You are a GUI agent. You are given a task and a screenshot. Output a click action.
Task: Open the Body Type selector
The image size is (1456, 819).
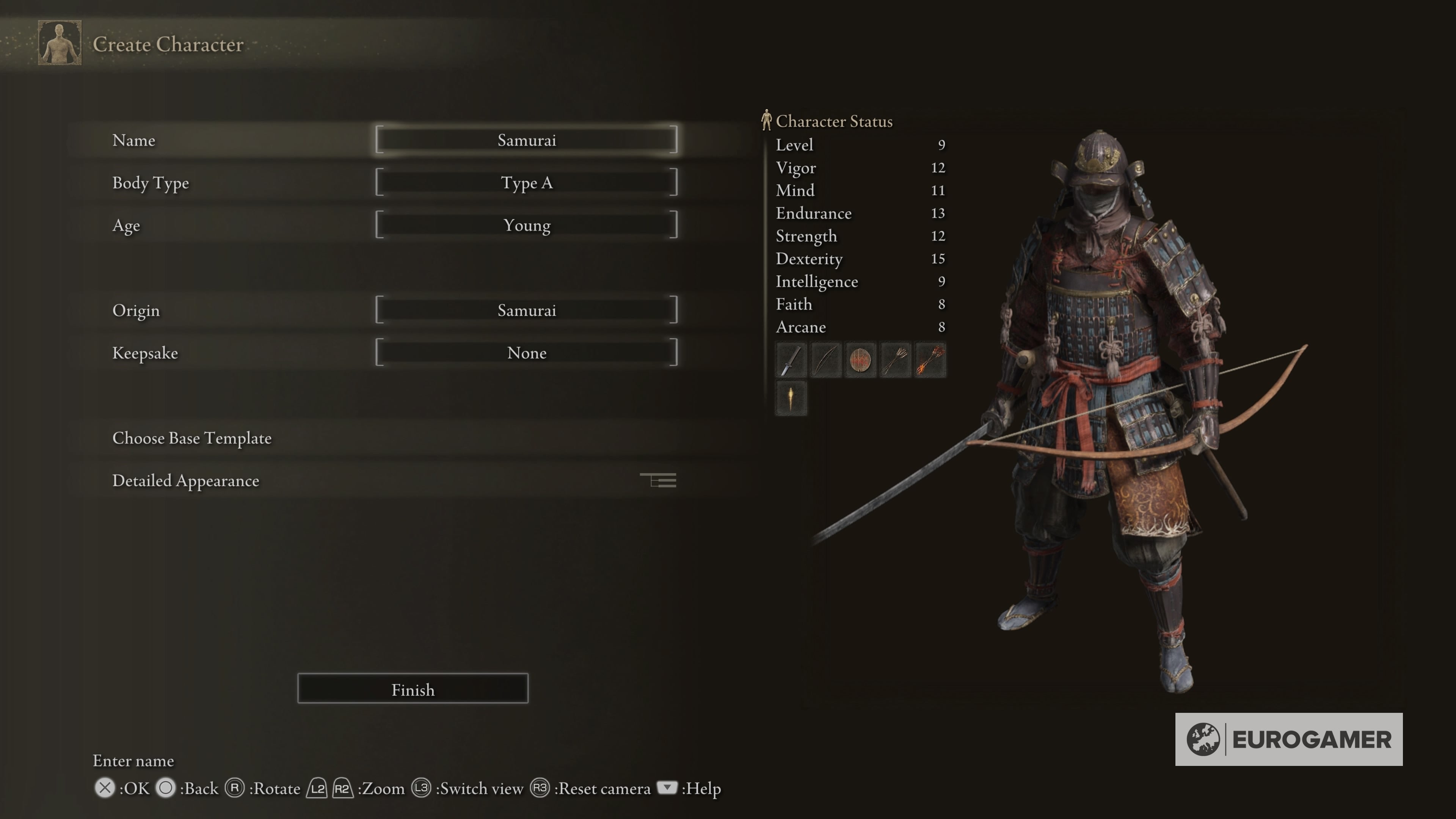527,182
